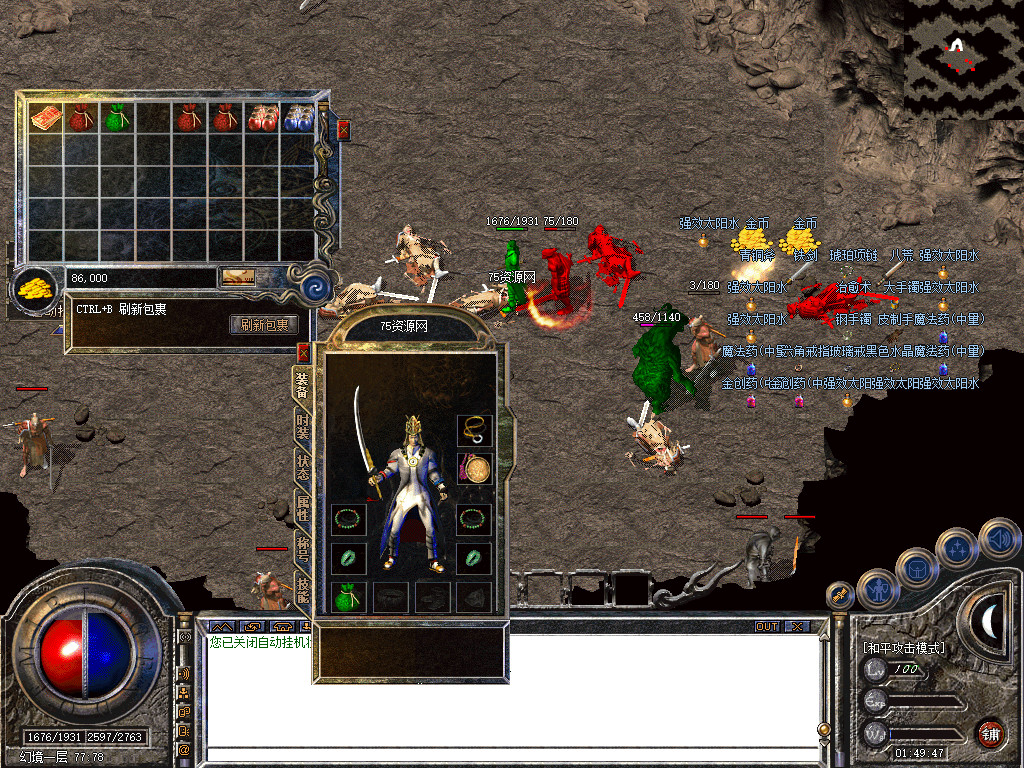Show the 属性 attributes tab
This screenshot has width=1024, height=768.
coord(302,508)
